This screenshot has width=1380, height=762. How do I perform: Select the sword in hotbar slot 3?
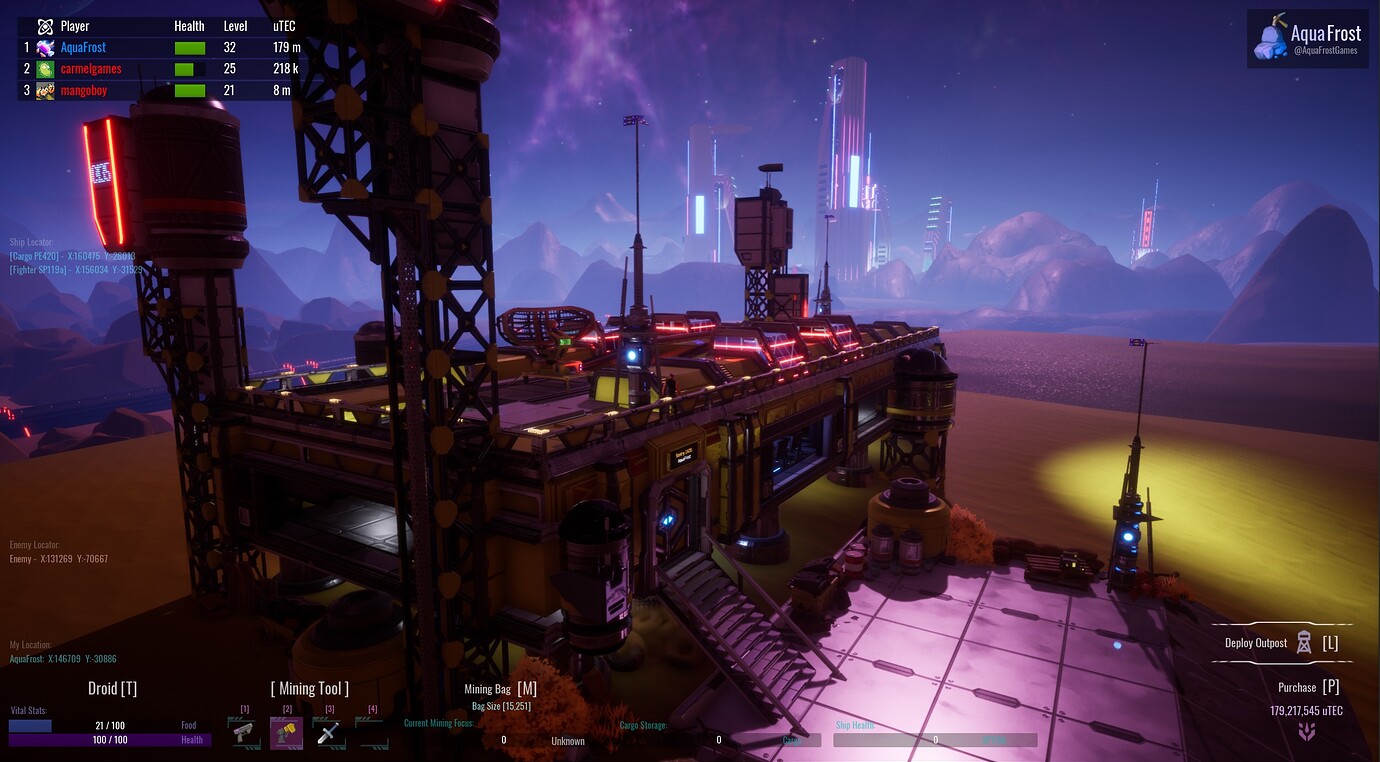(330, 731)
